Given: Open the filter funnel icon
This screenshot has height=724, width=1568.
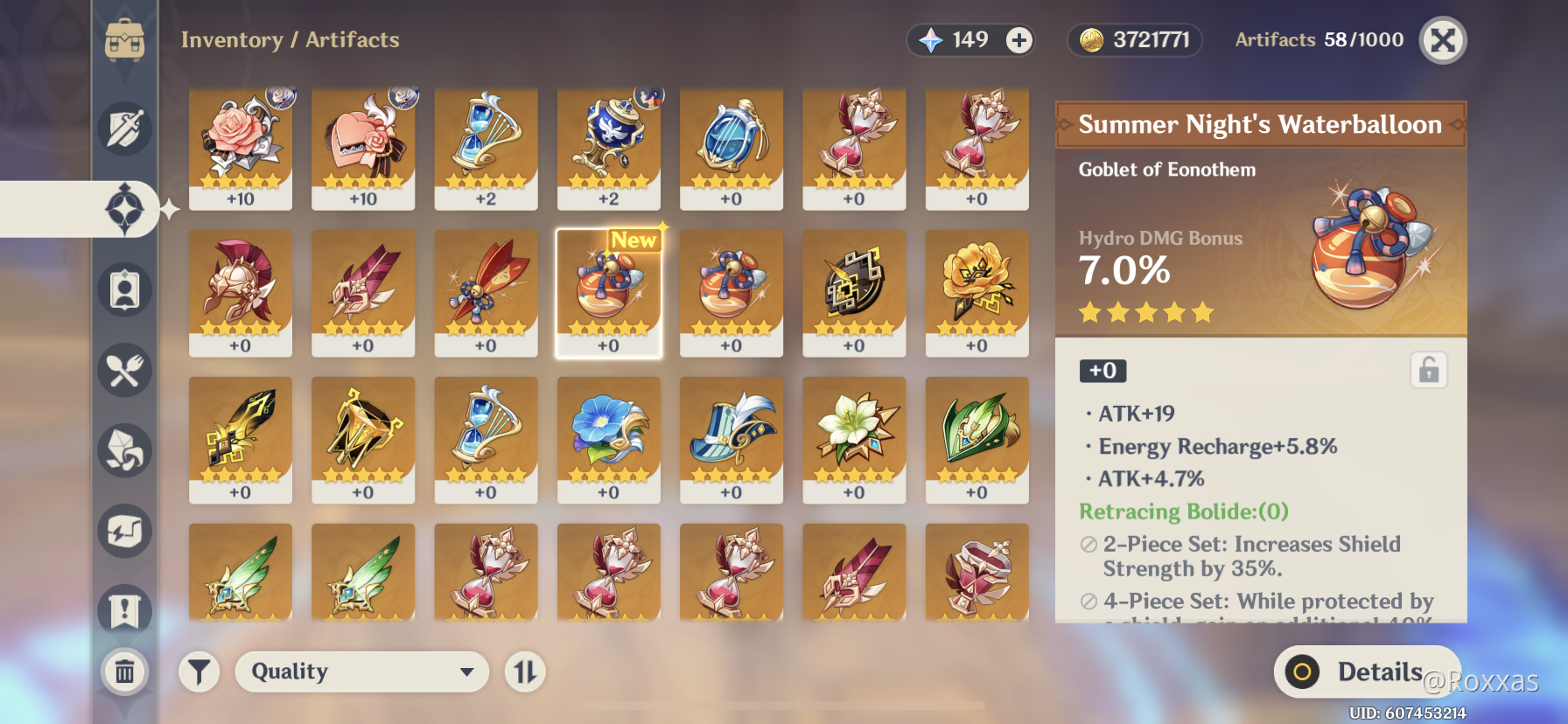Looking at the screenshot, I should tap(199, 672).
